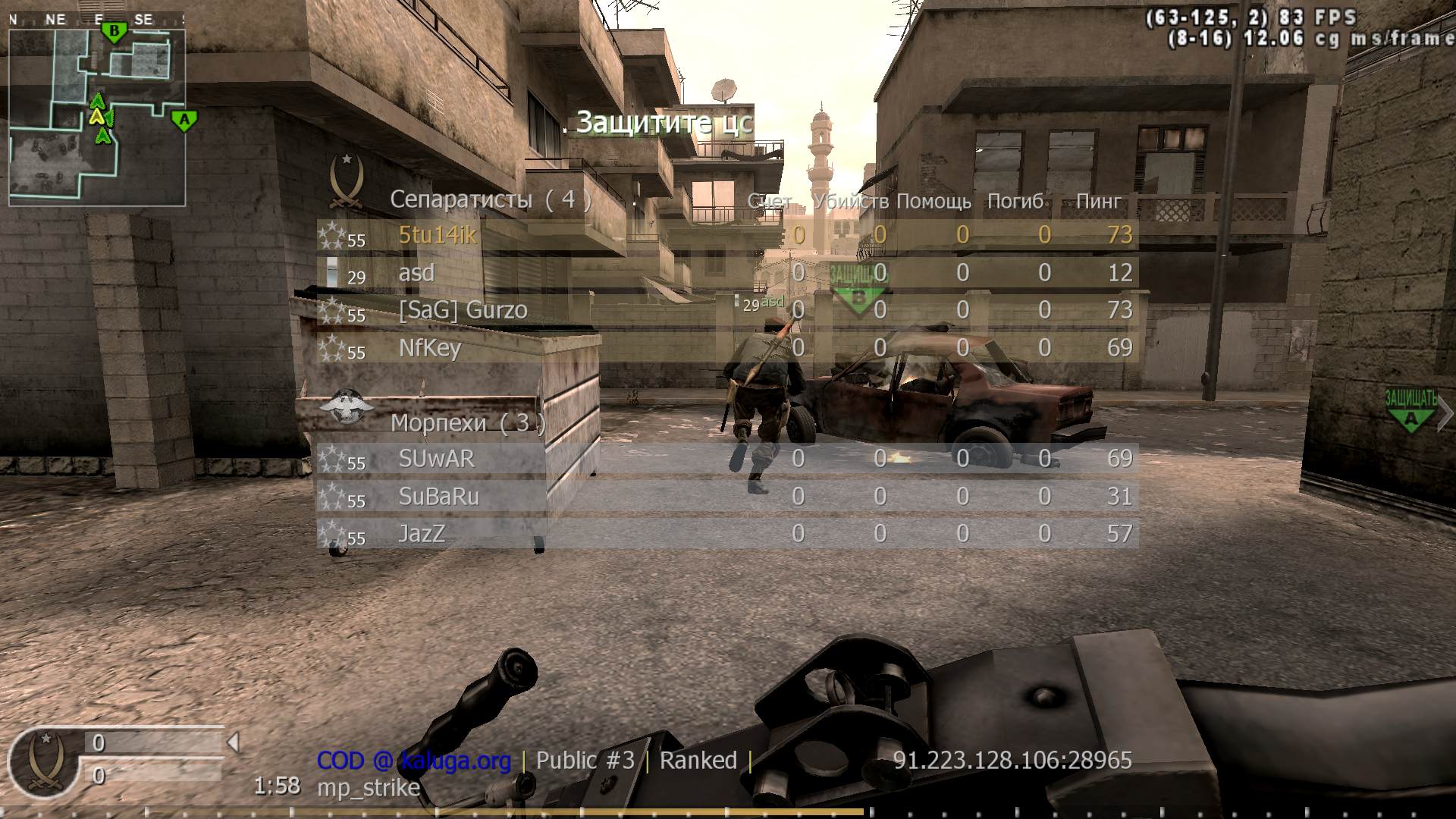Select the Пинг column header

pos(1097,202)
